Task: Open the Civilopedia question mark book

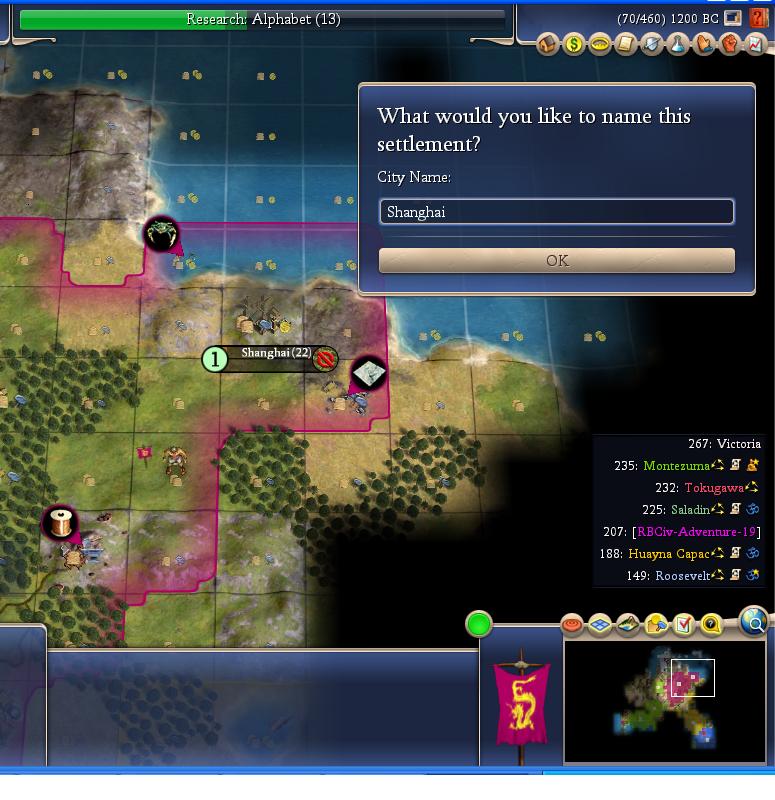Action: pos(759,18)
